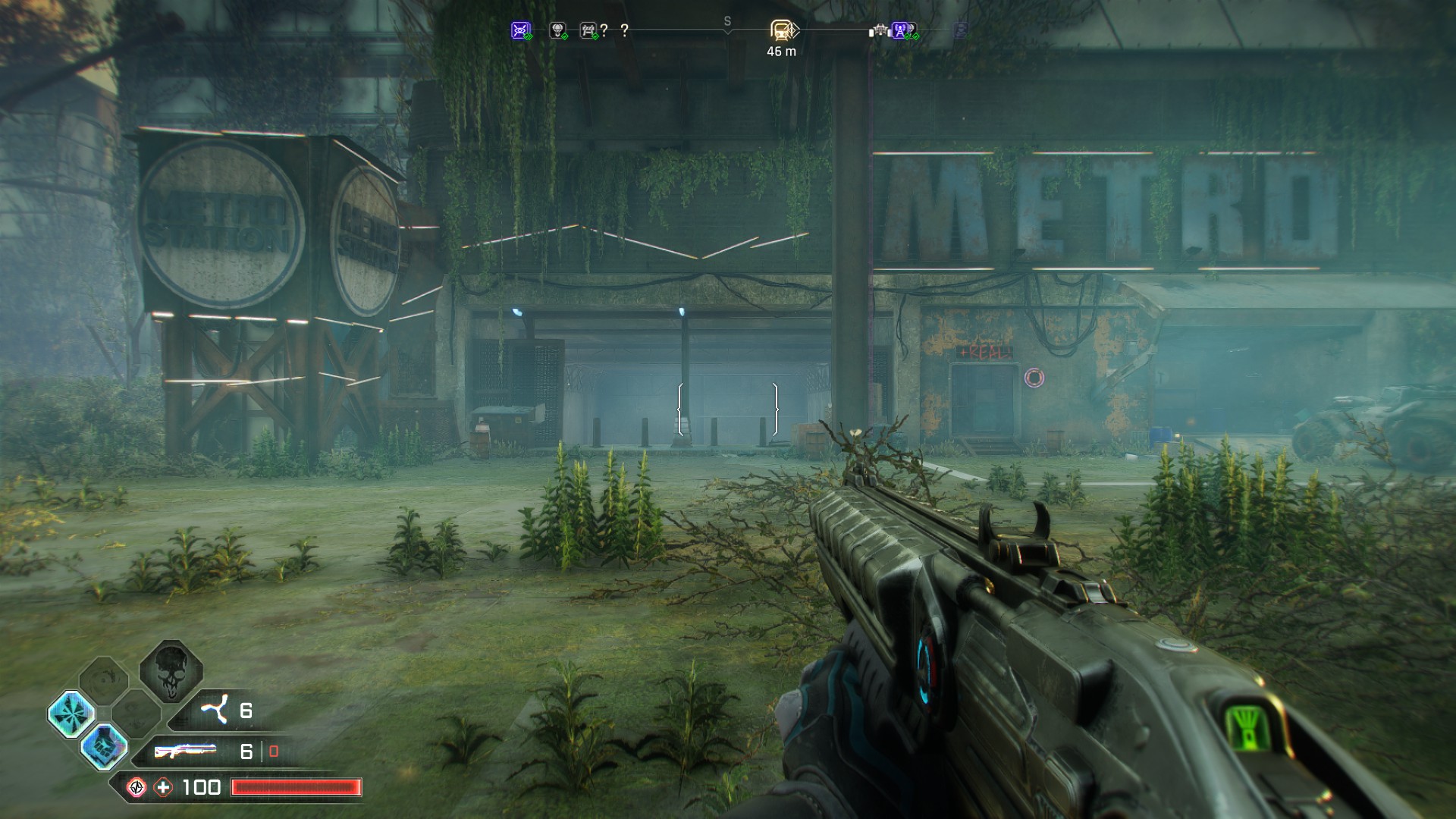
Task: Activate the Overdrive skull icon
Action: [171, 670]
